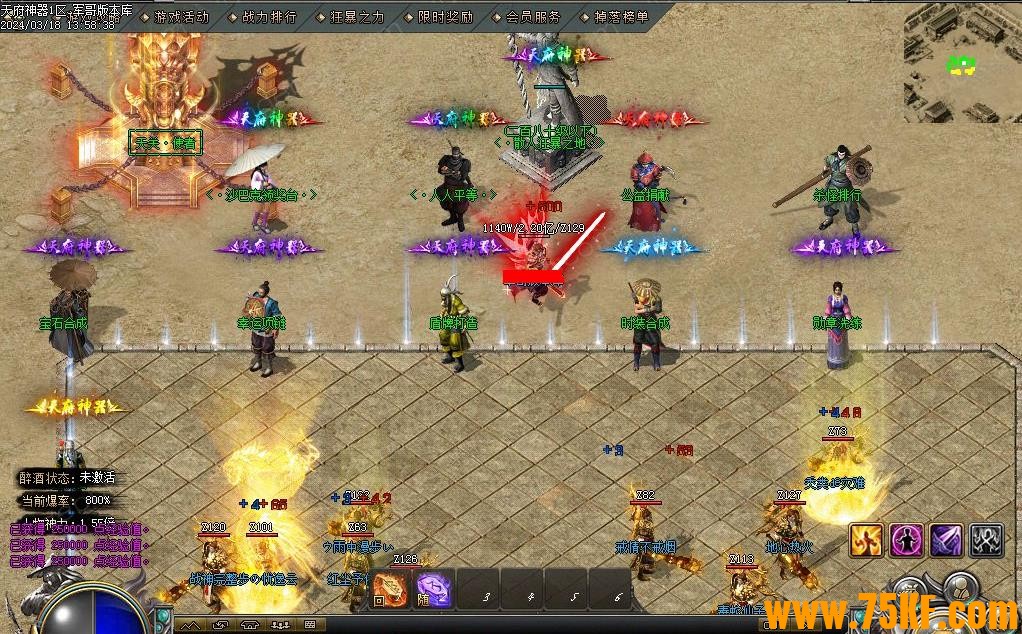Activate the purple sword slash skill
The height and width of the screenshot is (634, 1022).
coord(946,540)
